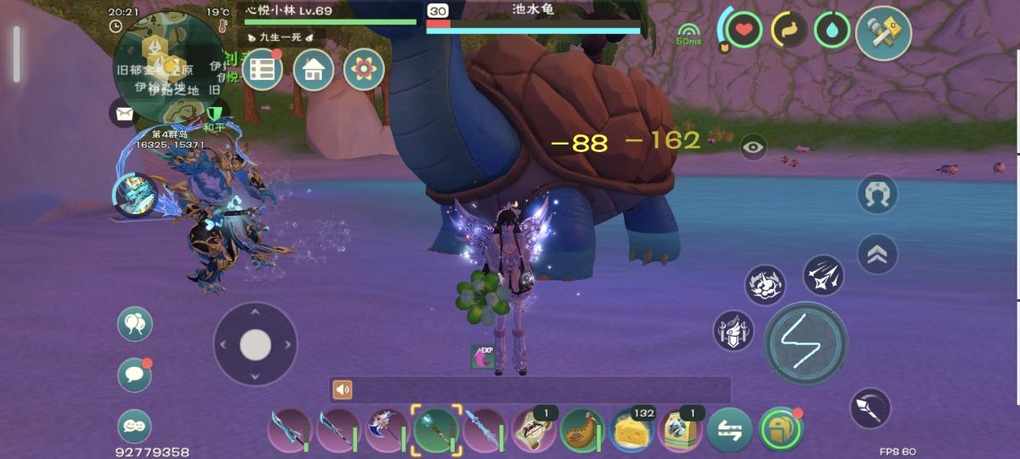This screenshot has height=459, width=1020.
Task: Open the crossed hammer build menu
Action: 884,33
